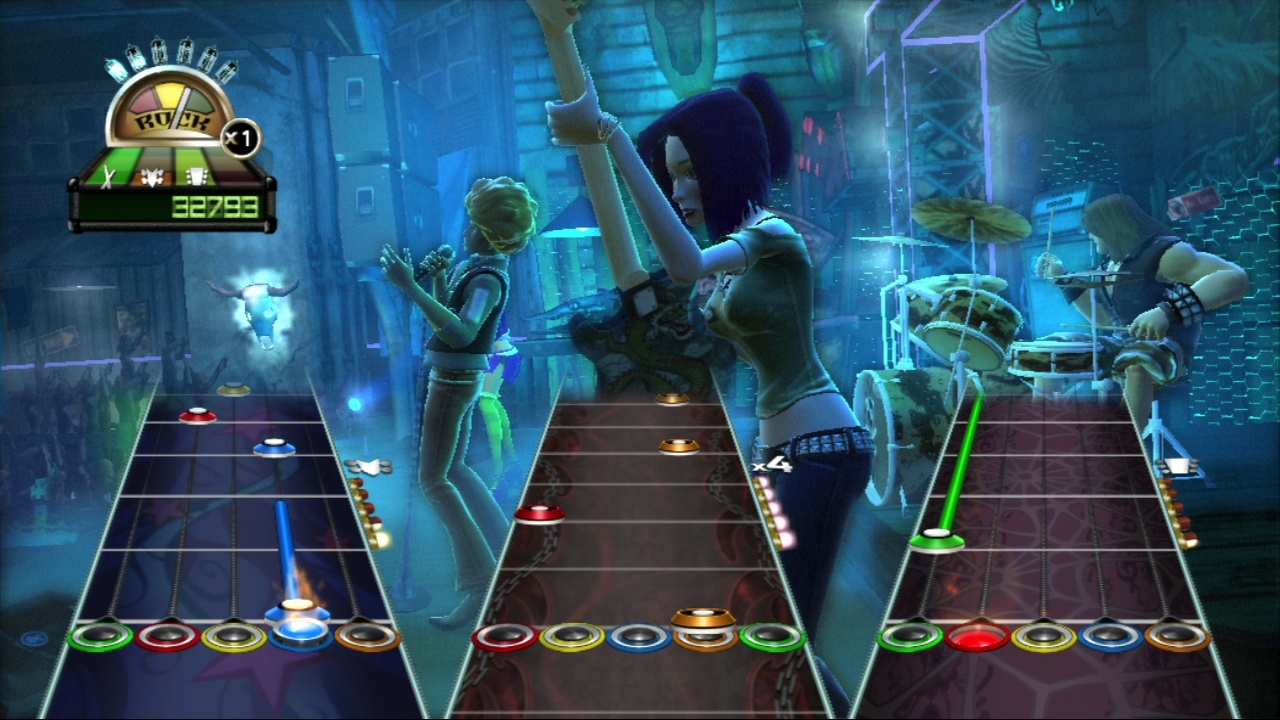1280x720 pixels.
Task: Select the blue fret on the bass highway
Action: (1111, 637)
